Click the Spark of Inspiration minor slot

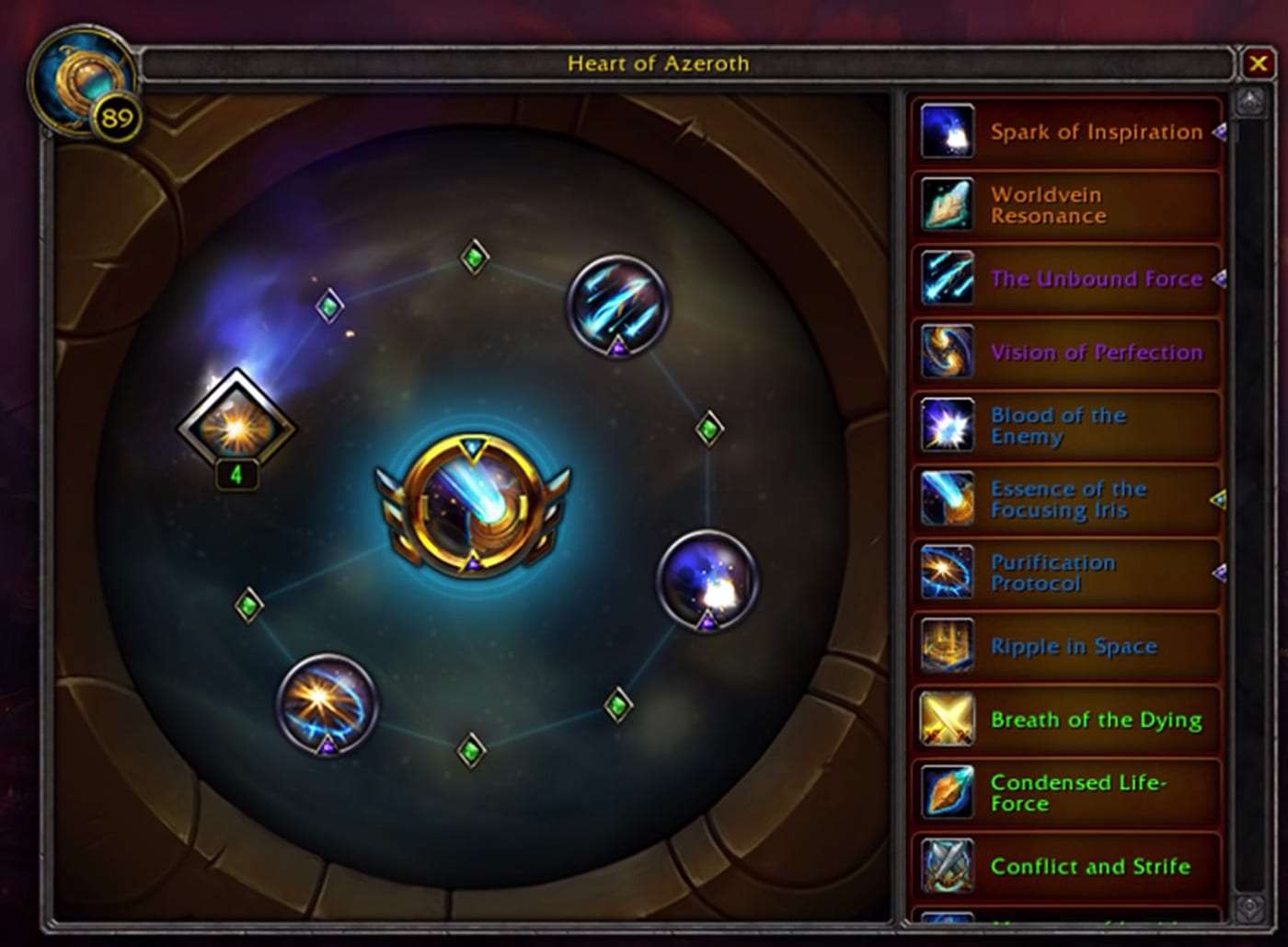[x=707, y=580]
